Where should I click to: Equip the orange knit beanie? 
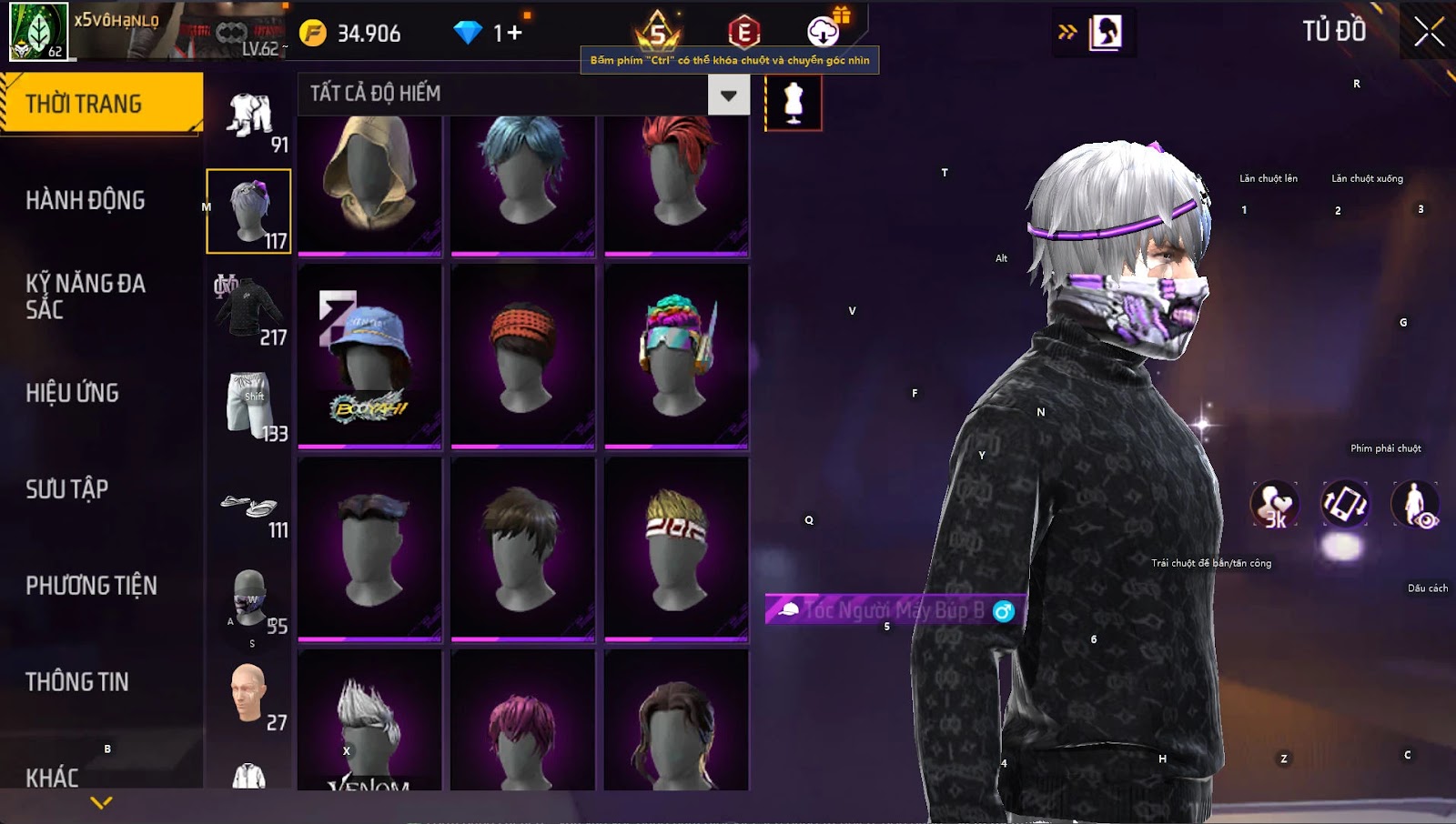point(522,357)
